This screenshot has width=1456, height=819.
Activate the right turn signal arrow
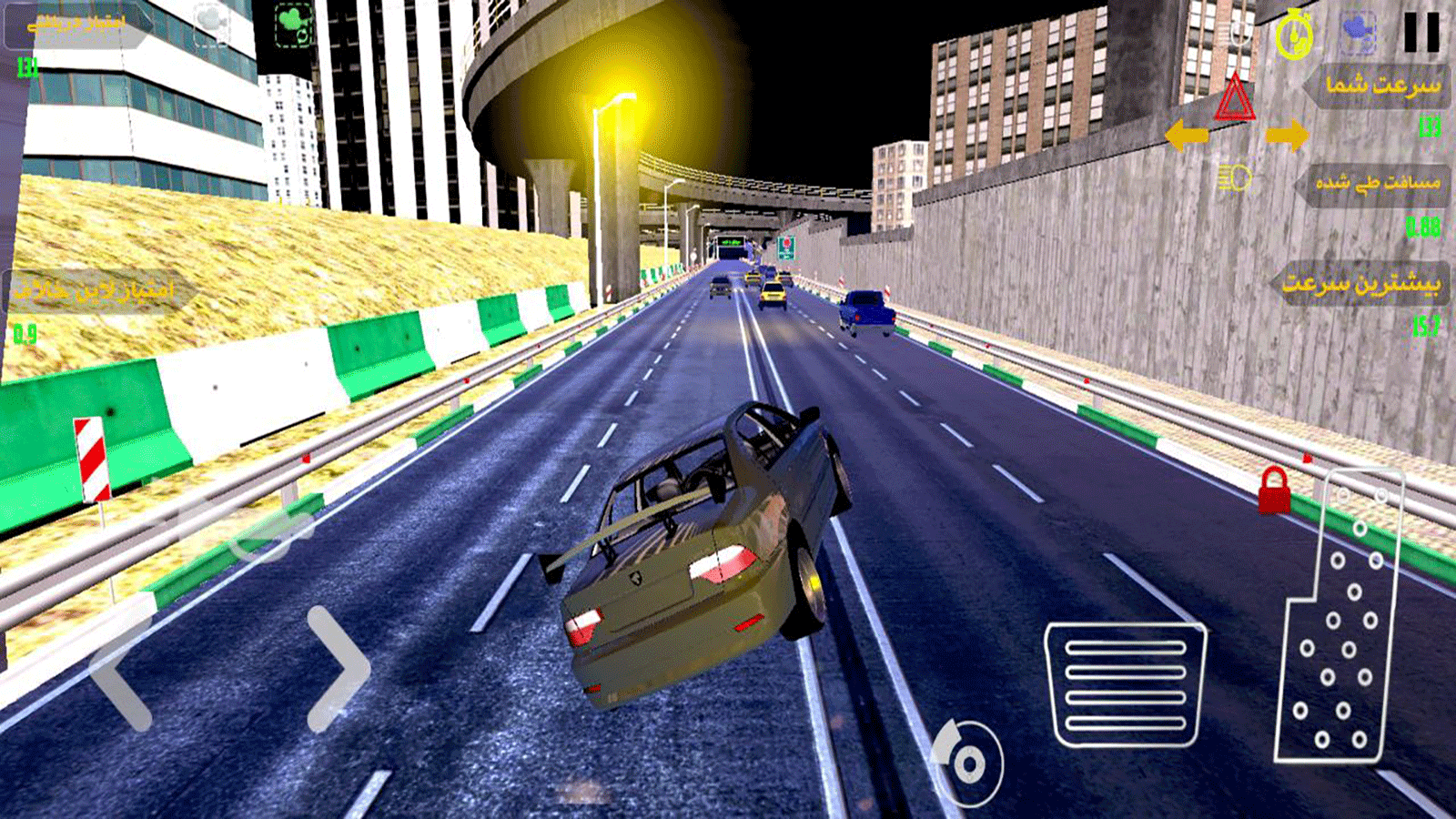(1287, 136)
